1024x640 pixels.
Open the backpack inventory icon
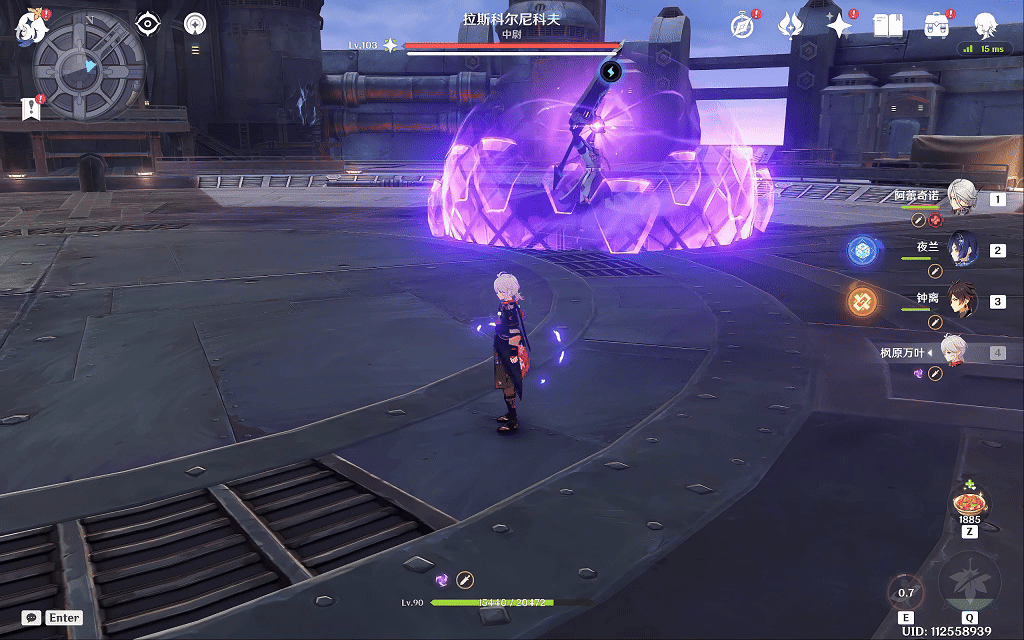click(x=936, y=25)
